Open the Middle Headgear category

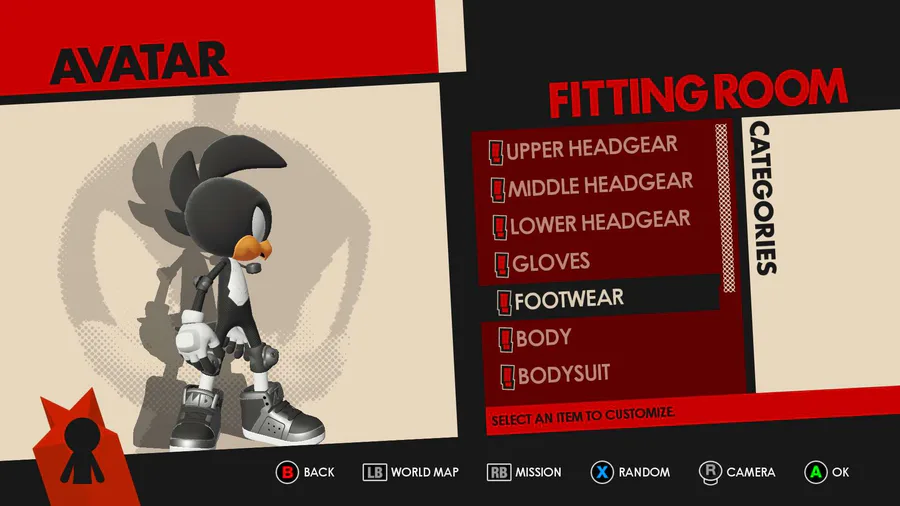[599, 185]
